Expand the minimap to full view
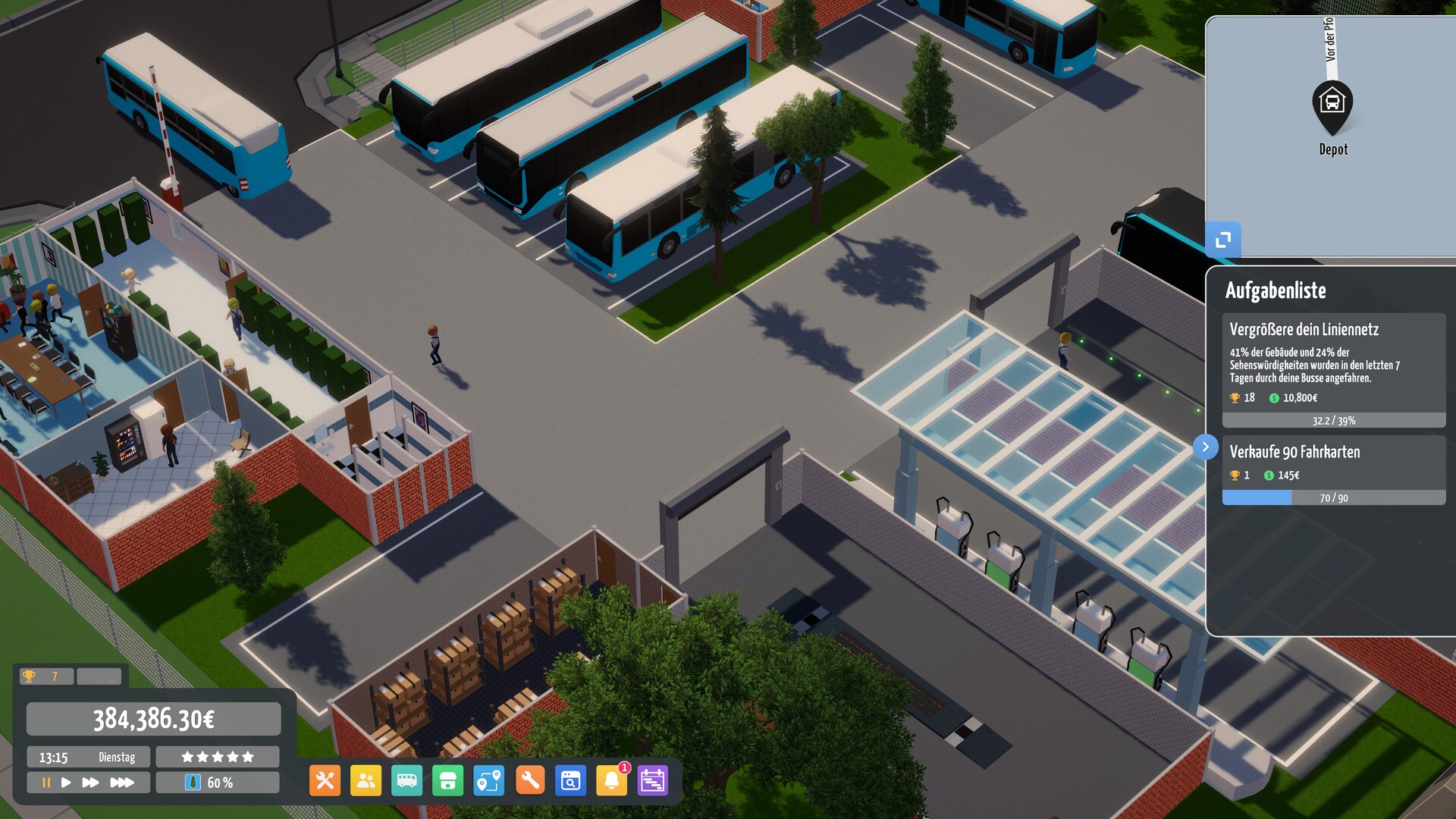This screenshot has width=1456, height=819. click(1222, 240)
